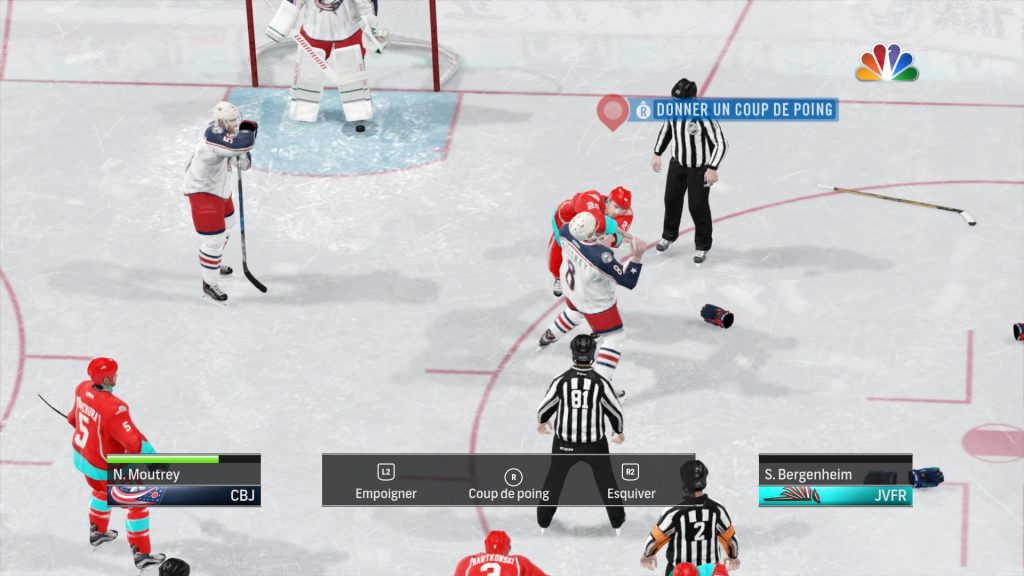This screenshot has width=1024, height=576.
Task: Select the Esquiver dodge action
Action: [x=631, y=482]
